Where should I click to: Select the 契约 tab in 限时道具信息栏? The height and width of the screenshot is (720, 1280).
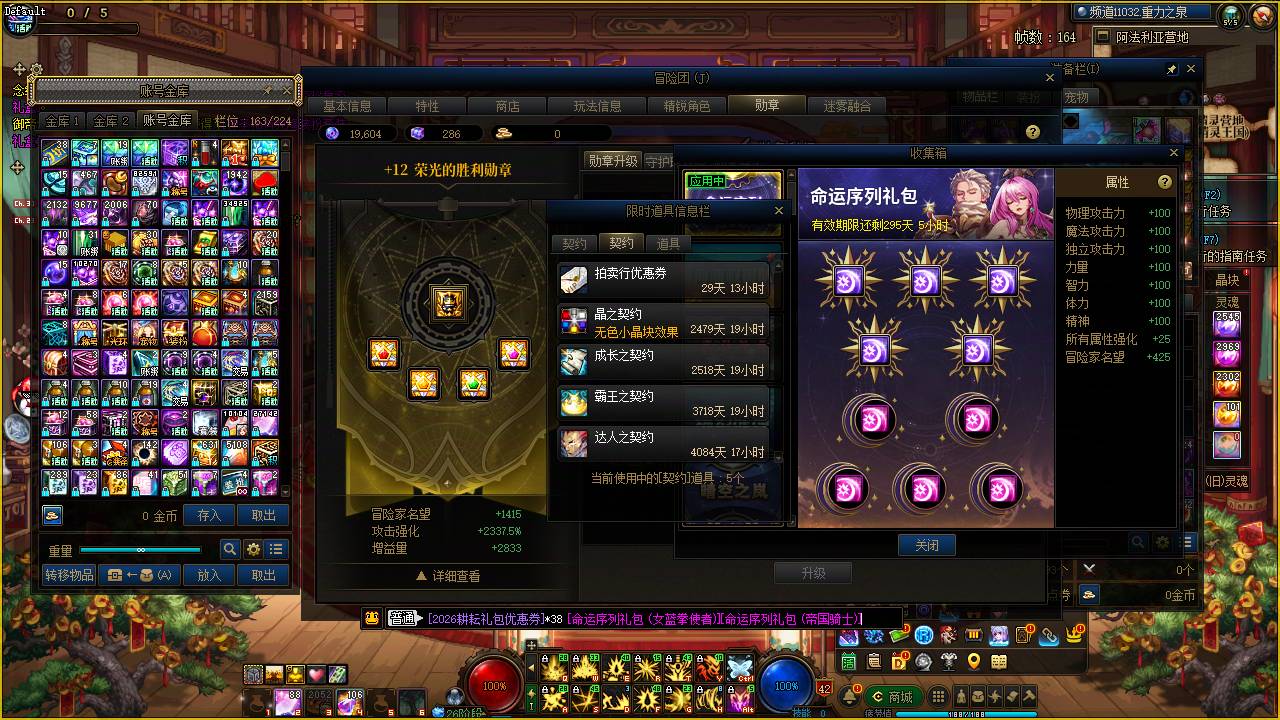(x=621, y=243)
